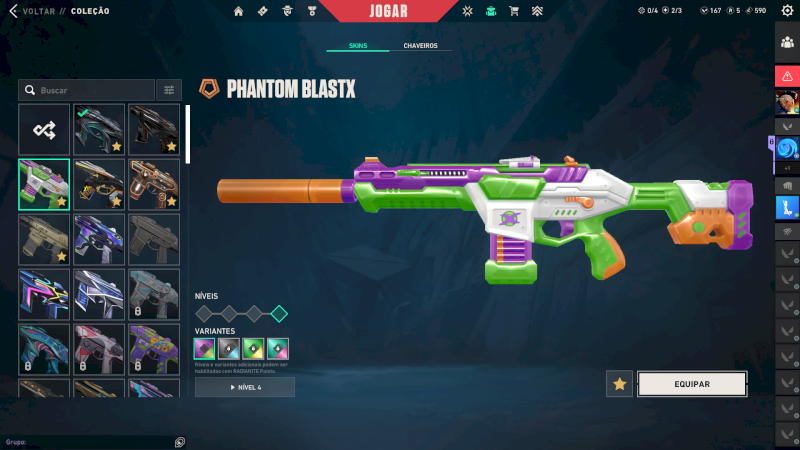Select the Skins tab
This screenshot has width=800, height=450.
358,46
